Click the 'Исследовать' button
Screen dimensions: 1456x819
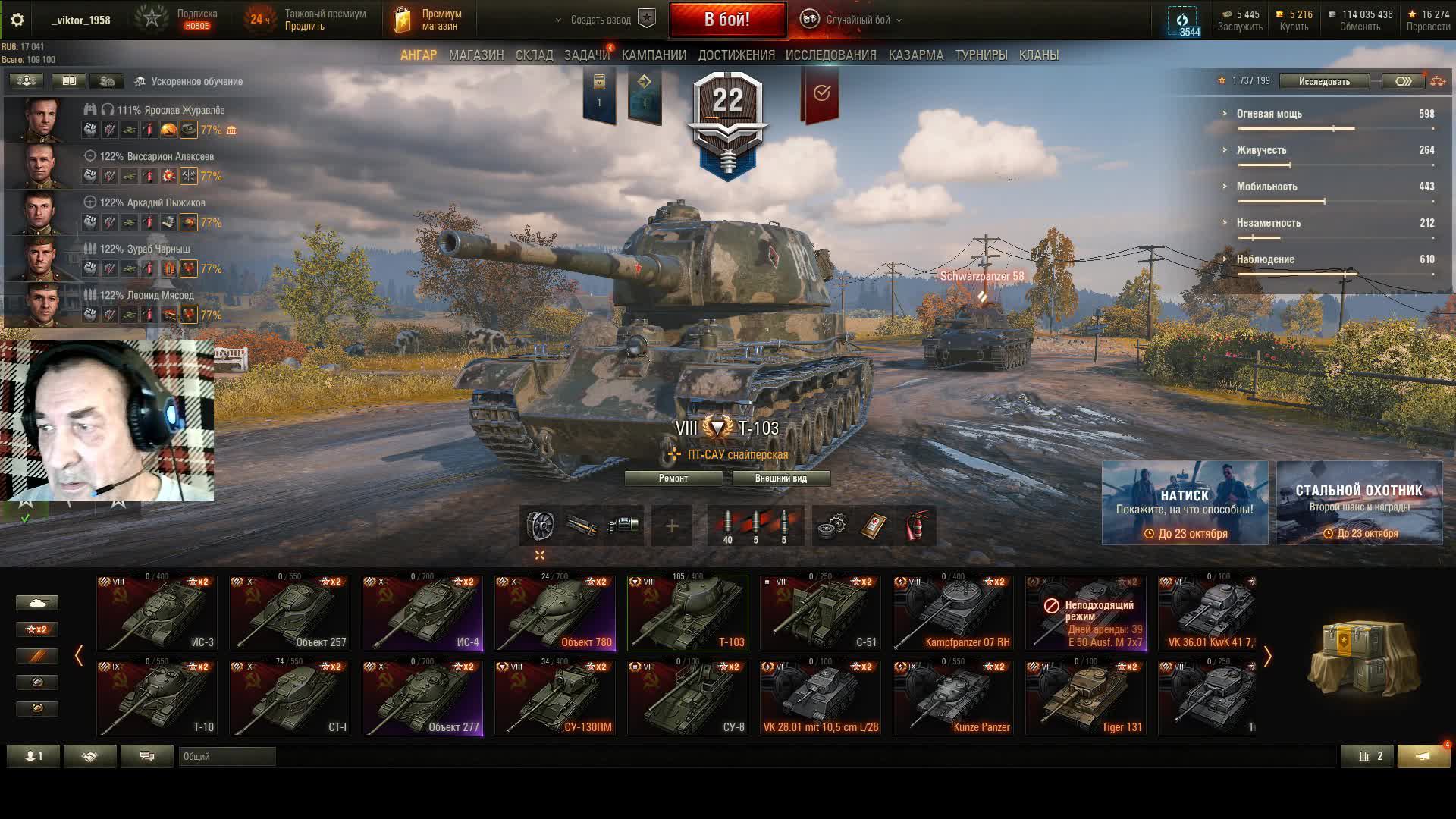1323,81
